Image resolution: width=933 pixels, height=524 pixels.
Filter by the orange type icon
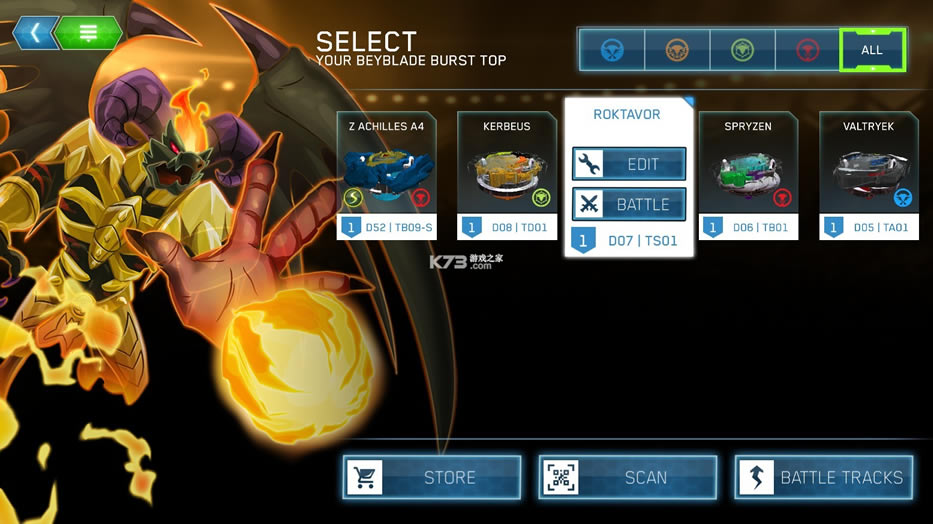click(x=677, y=50)
